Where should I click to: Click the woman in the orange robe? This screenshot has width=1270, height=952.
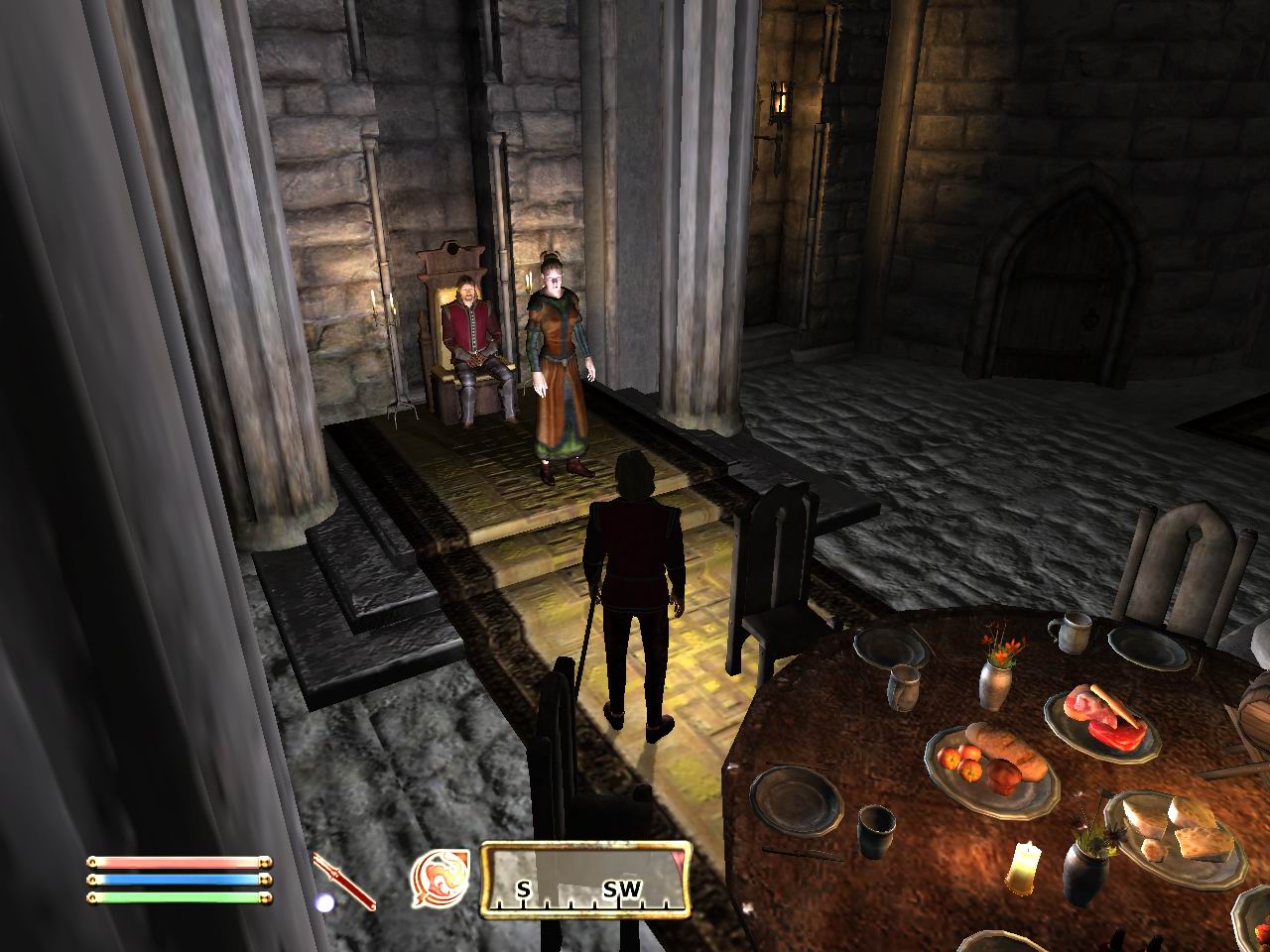click(556, 367)
